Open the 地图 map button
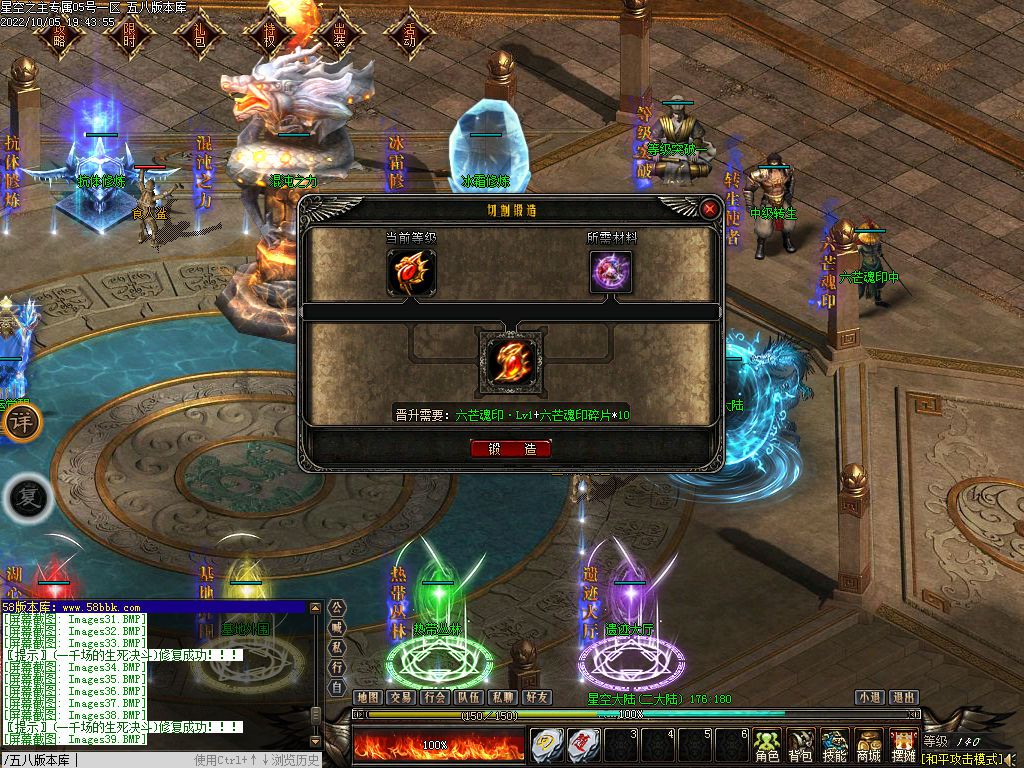Viewport: 1024px width, 768px height. [x=368, y=697]
